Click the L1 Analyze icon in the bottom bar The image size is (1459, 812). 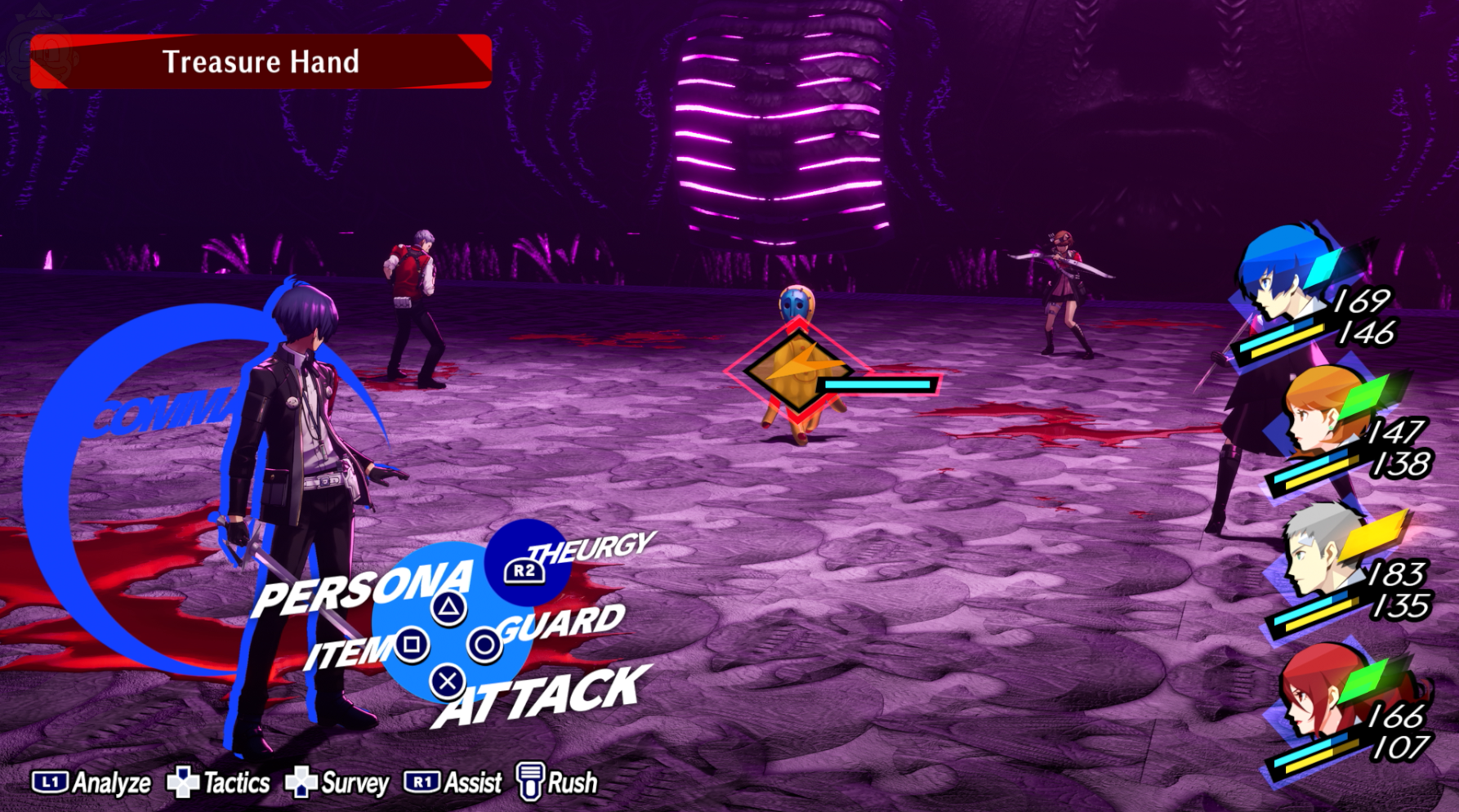[x=49, y=782]
